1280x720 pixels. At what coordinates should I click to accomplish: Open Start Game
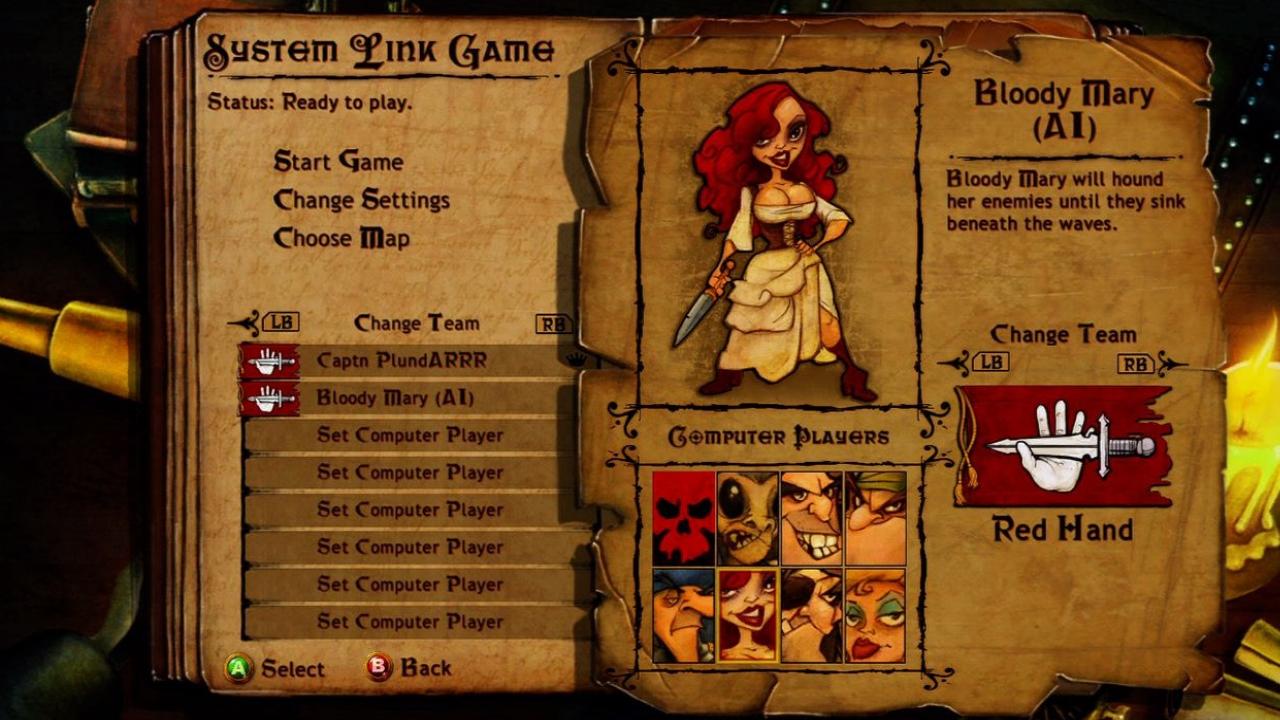(337, 162)
